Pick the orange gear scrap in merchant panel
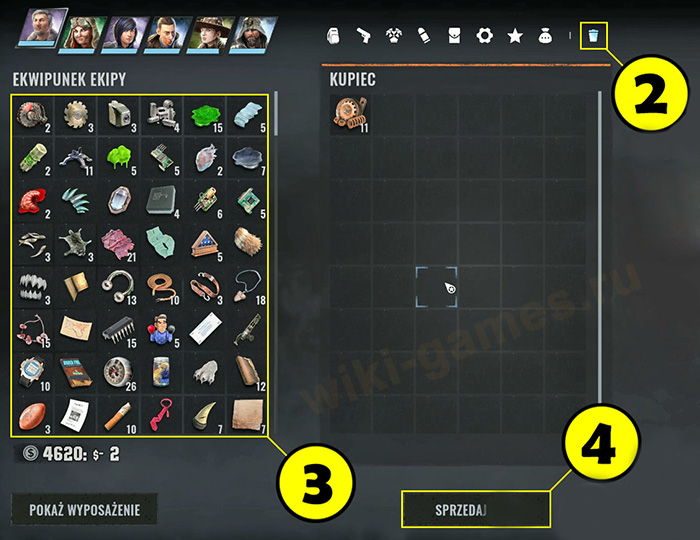Screen dimensions: 700x540 pyautogui.click(x=351, y=114)
